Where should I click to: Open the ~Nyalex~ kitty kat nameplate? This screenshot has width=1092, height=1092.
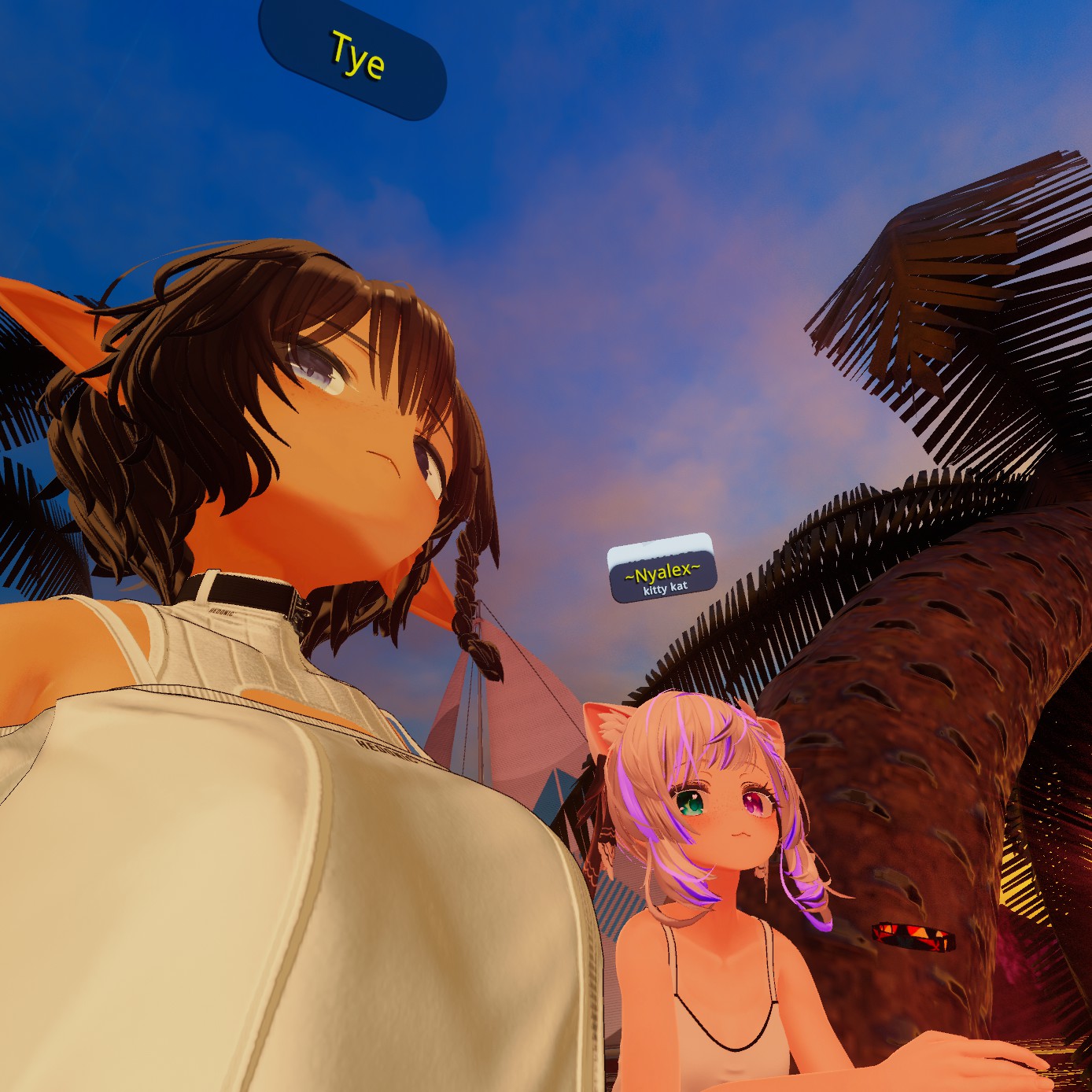pos(662,574)
